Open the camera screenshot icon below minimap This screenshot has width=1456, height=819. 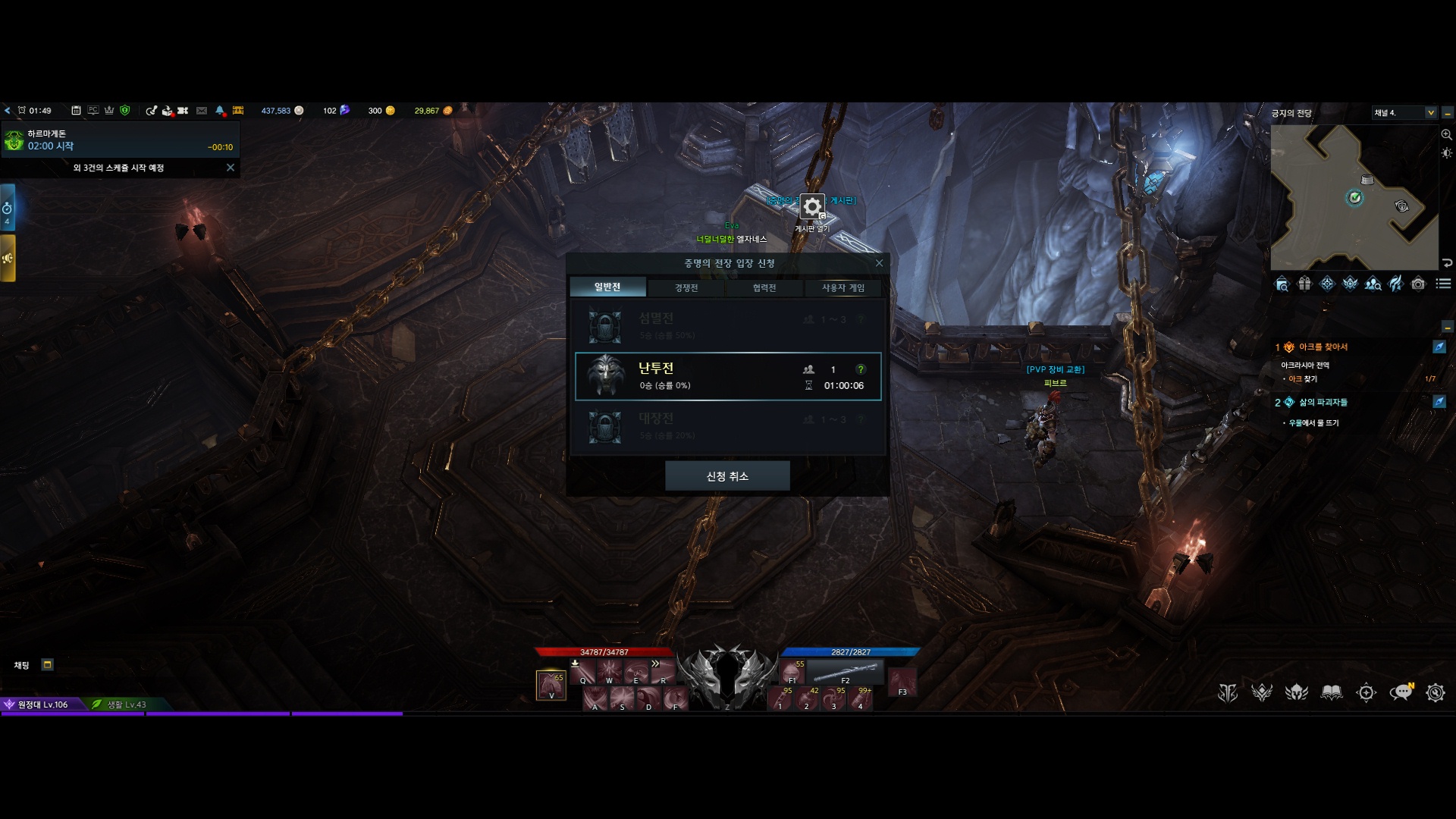tap(1418, 284)
